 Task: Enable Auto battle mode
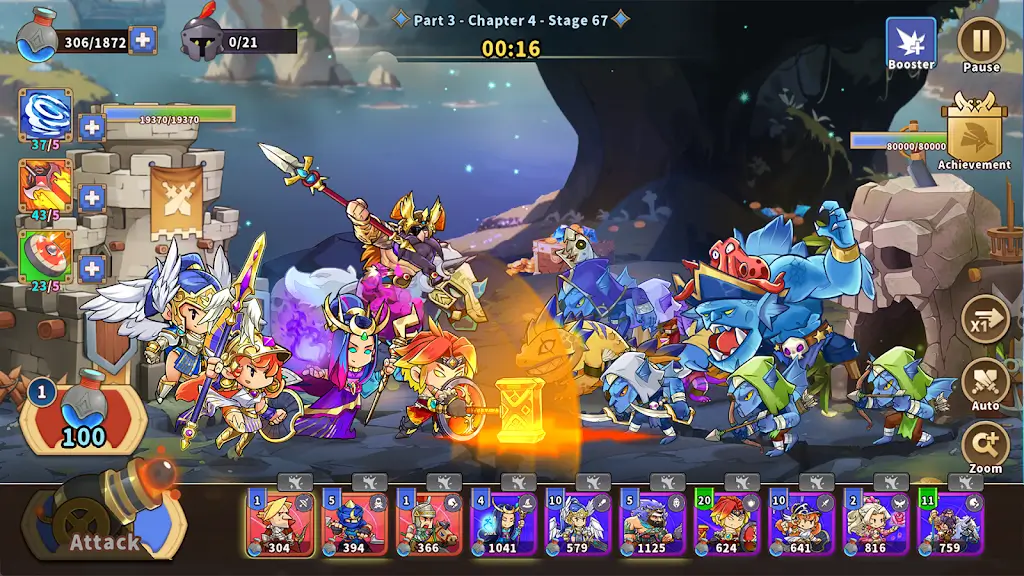point(985,383)
